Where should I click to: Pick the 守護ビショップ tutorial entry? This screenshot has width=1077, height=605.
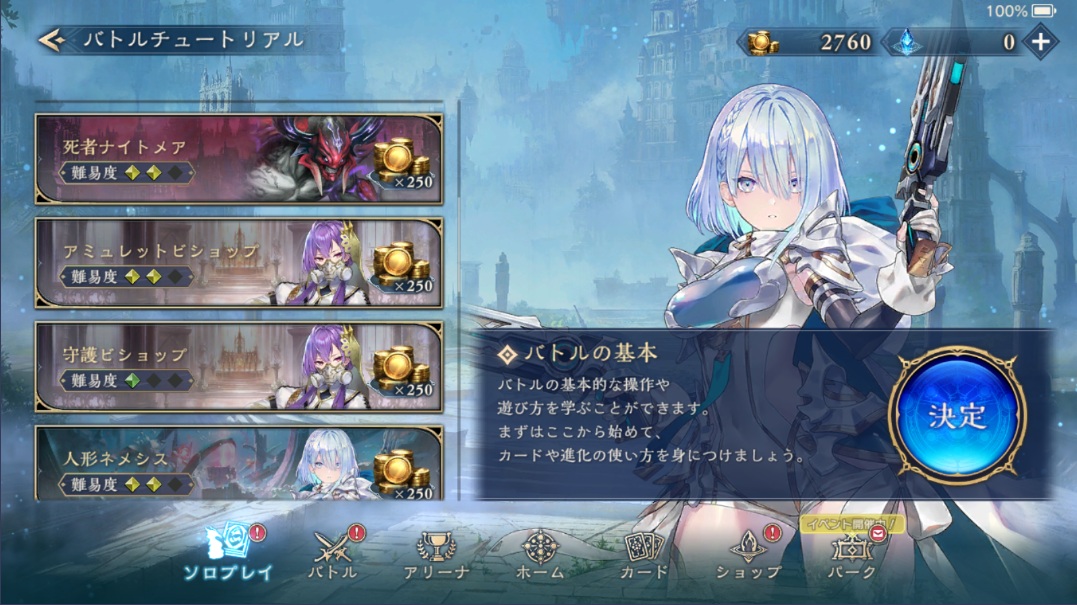[238, 366]
